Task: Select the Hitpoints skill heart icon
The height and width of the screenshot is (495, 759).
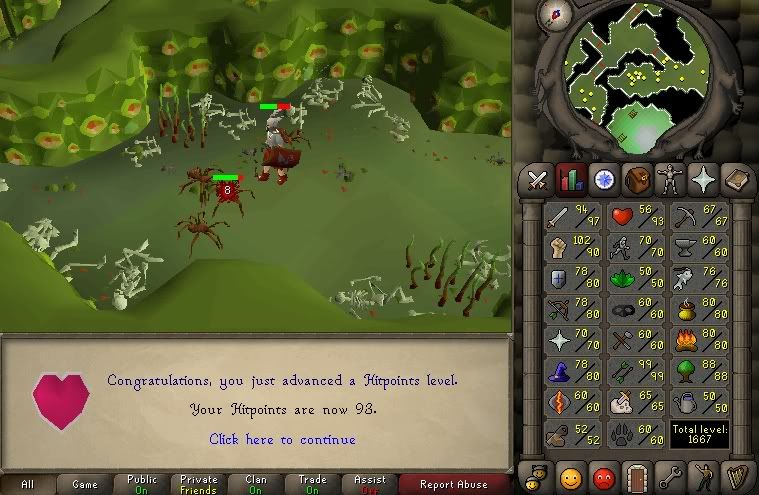Action: pyautogui.click(x=623, y=214)
